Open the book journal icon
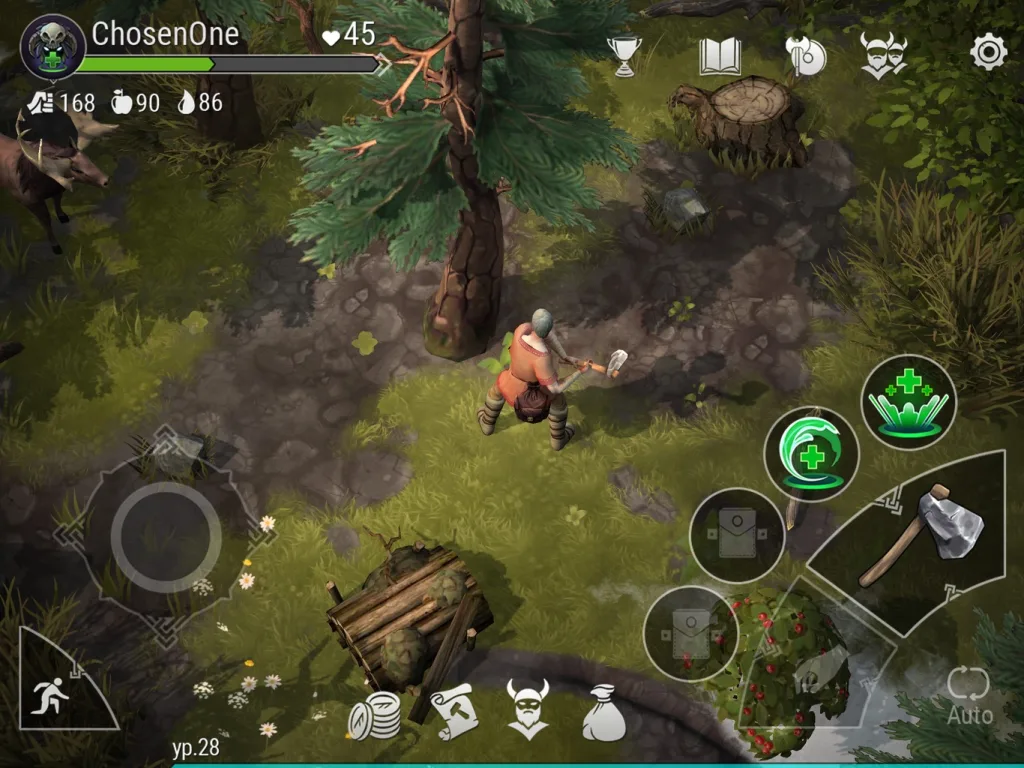The height and width of the screenshot is (768, 1024). click(x=719, y=56)
